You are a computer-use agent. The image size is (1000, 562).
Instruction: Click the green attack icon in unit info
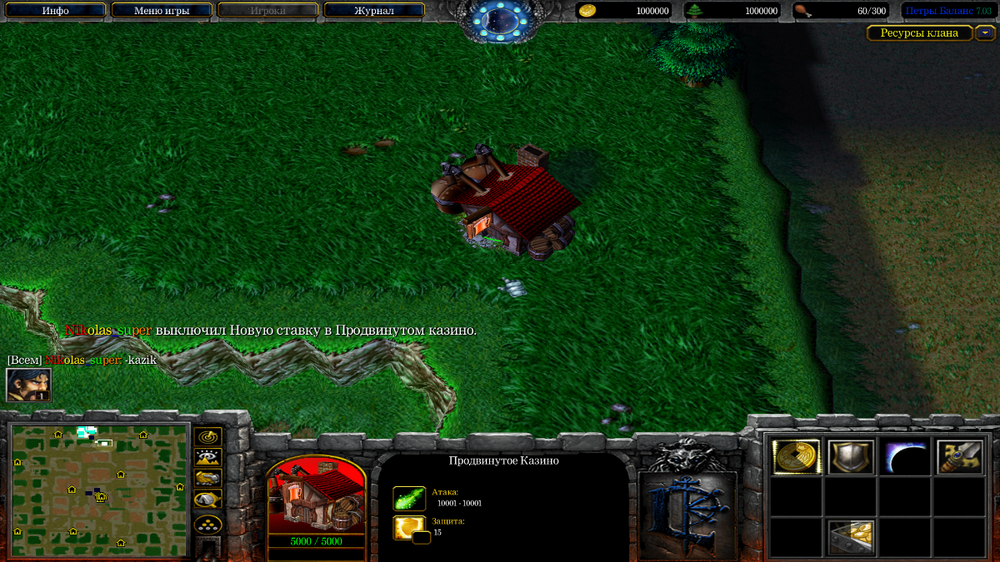pyautogui.click(x=409, y=498)
